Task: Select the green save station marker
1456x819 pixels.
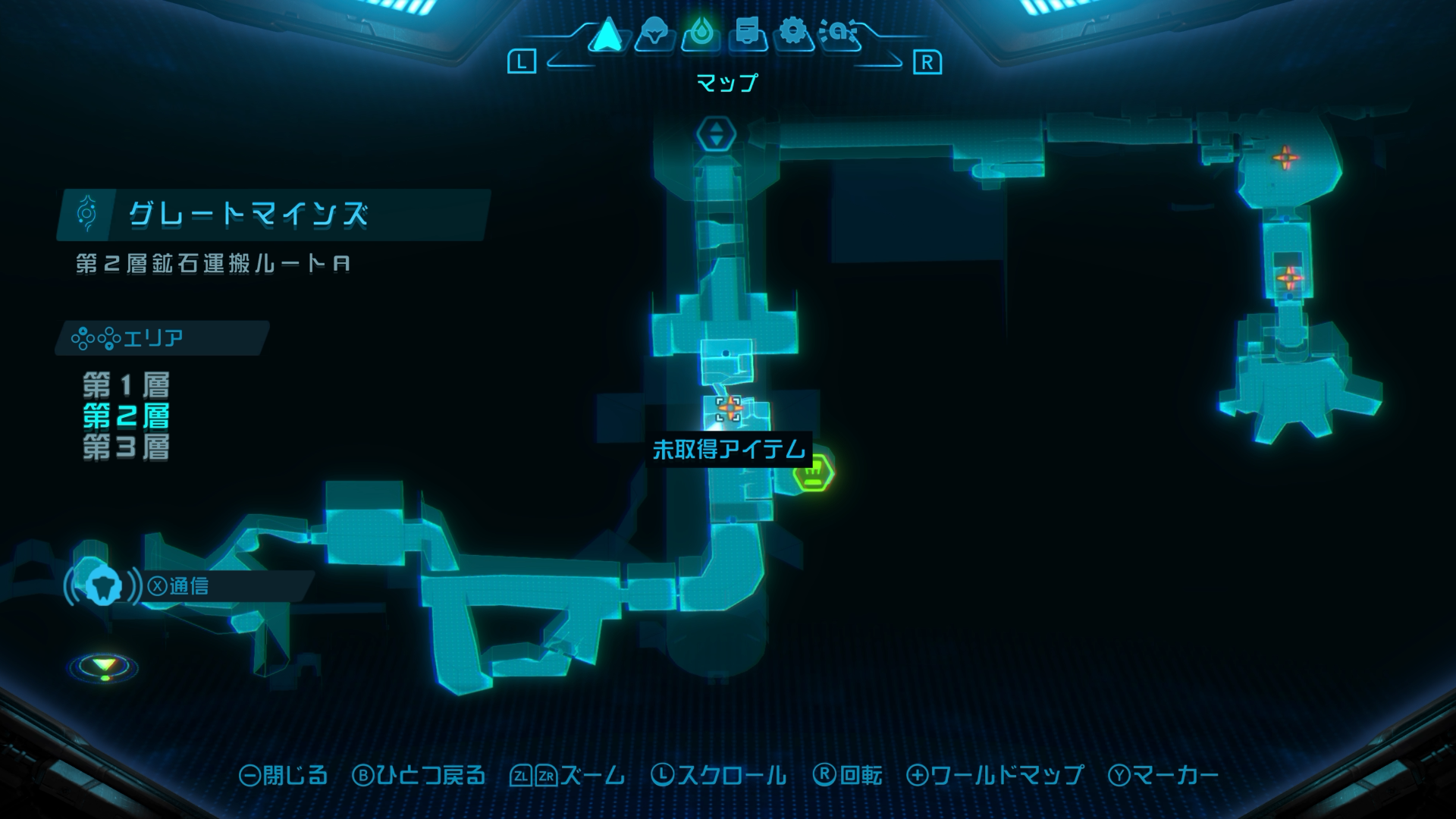Action: pyautogui.click(x=813, y=473)
